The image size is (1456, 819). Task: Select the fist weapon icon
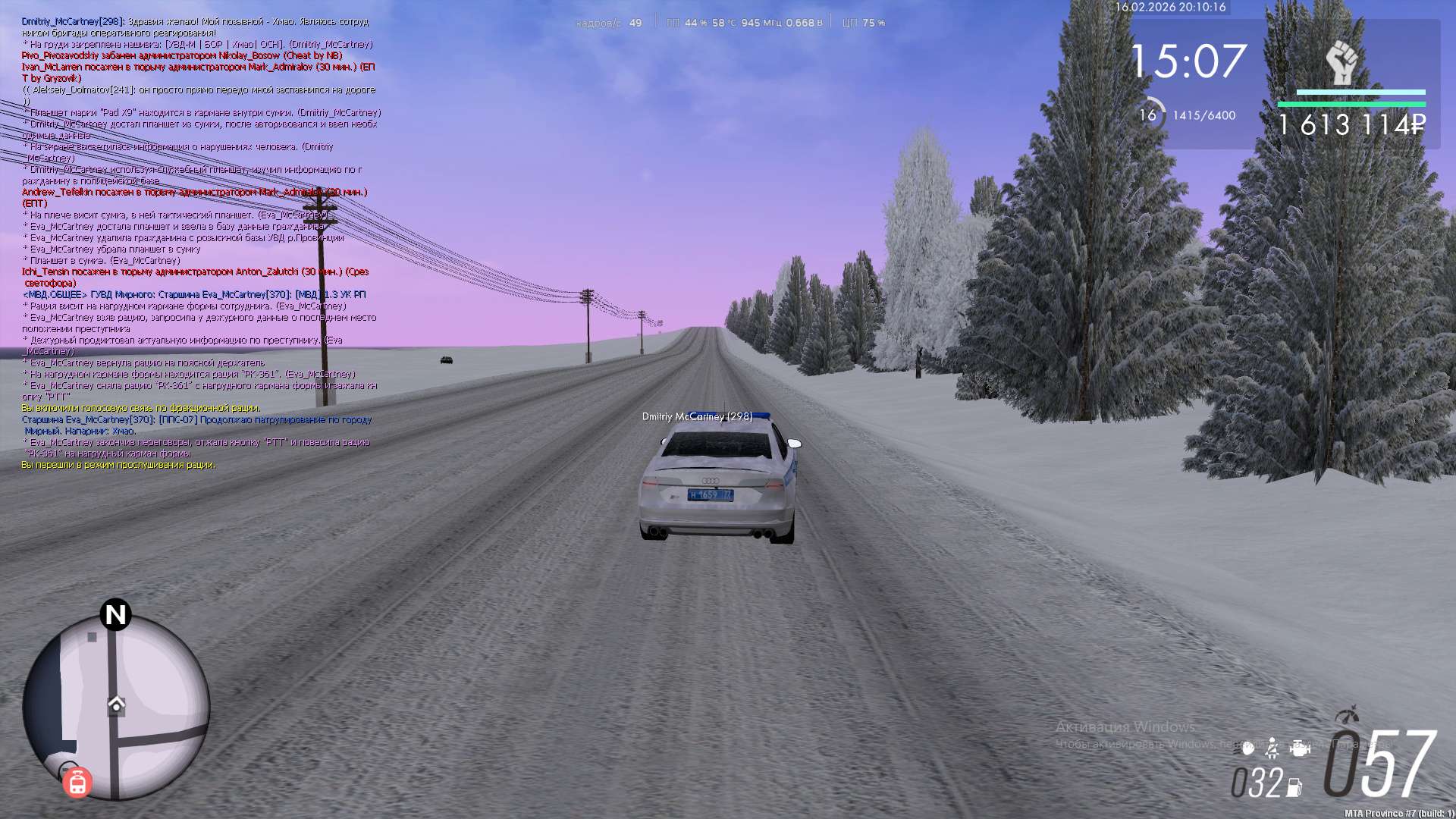tap(1341, 63)
